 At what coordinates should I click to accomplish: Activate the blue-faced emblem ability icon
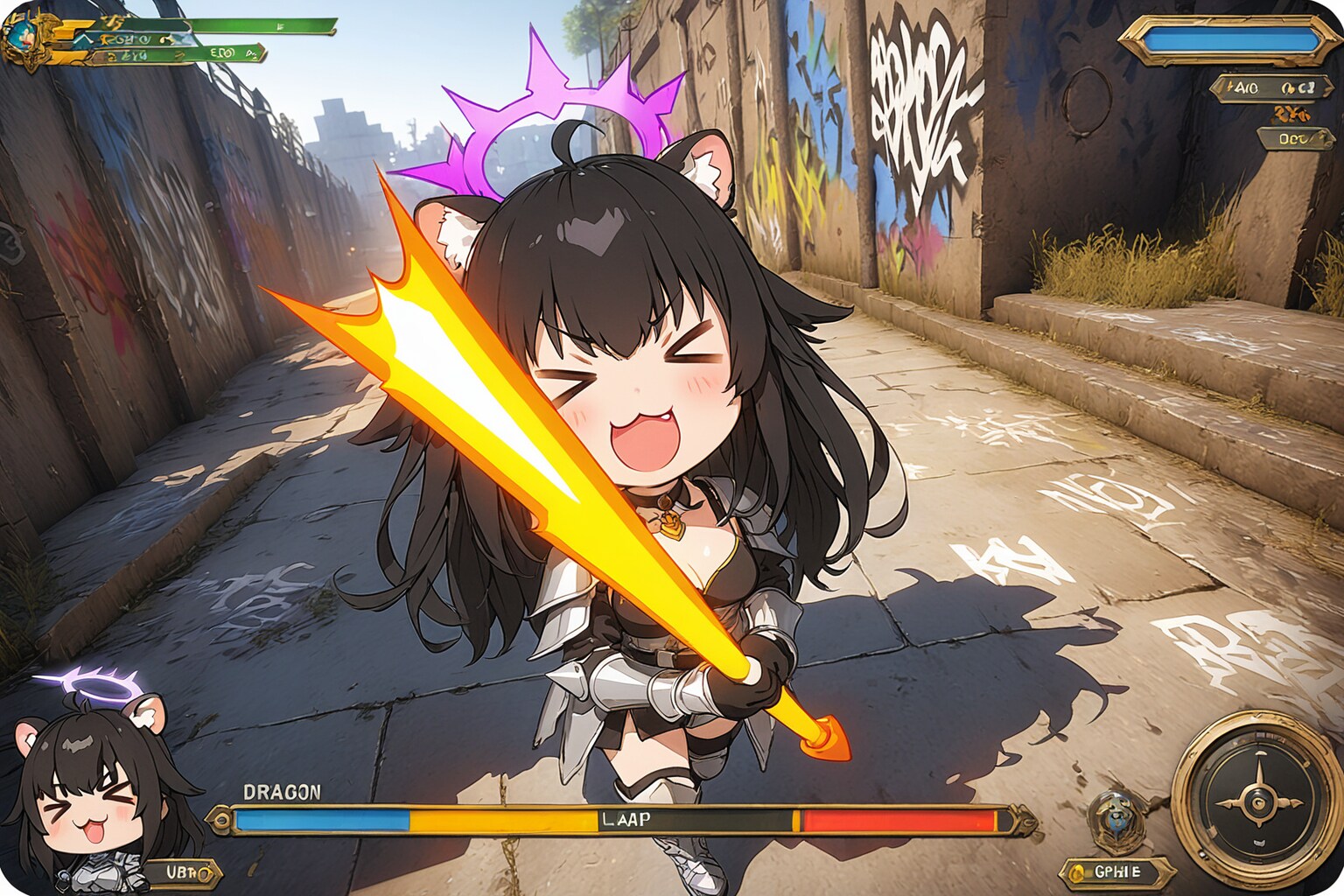coord(1115,819)
